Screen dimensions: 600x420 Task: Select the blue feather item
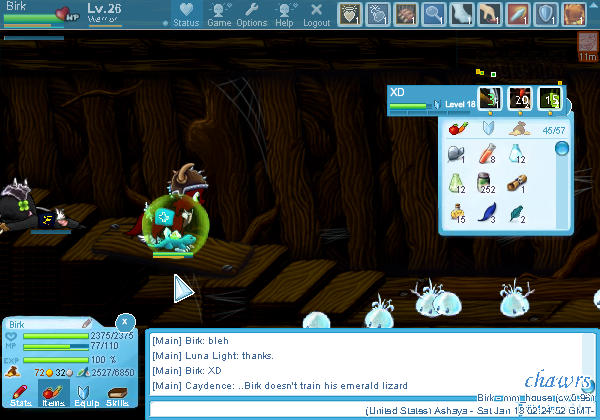click(x=488, y=211)
